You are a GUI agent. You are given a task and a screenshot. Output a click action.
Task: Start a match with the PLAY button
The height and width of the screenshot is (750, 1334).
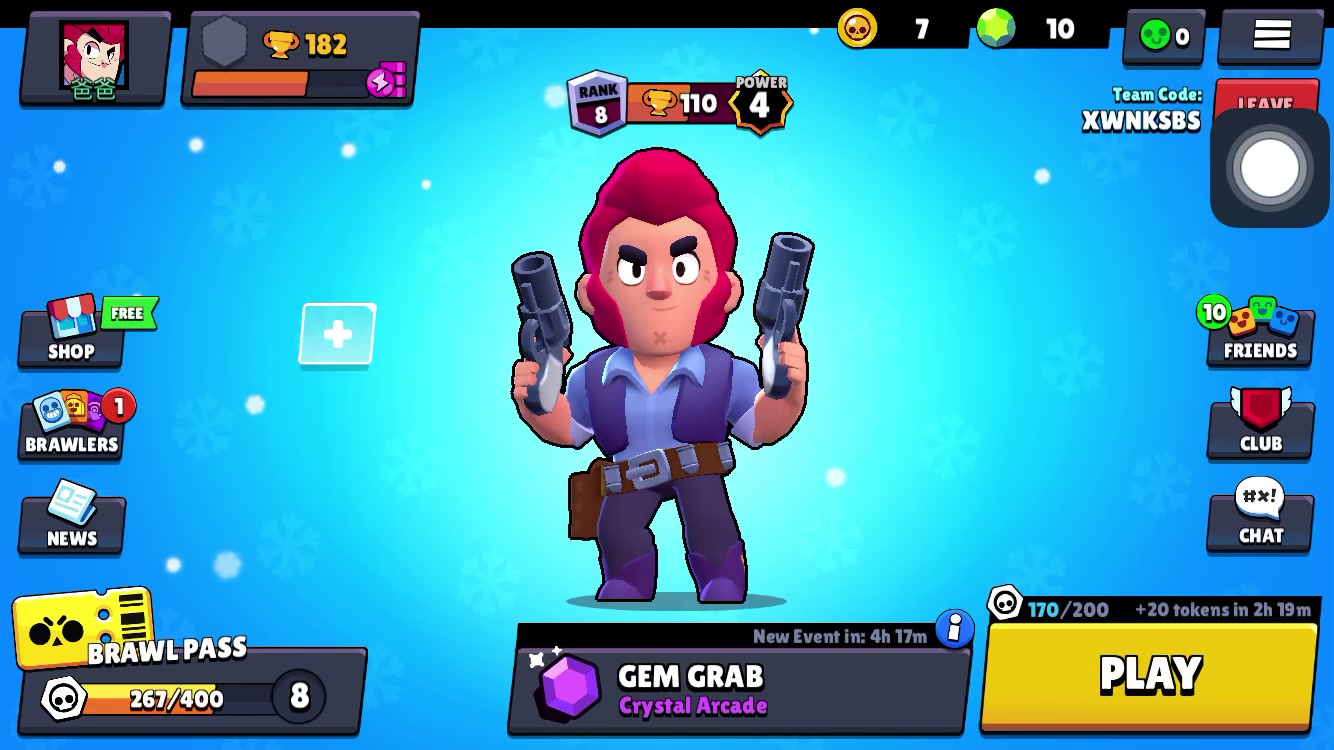coord(1150,675)
